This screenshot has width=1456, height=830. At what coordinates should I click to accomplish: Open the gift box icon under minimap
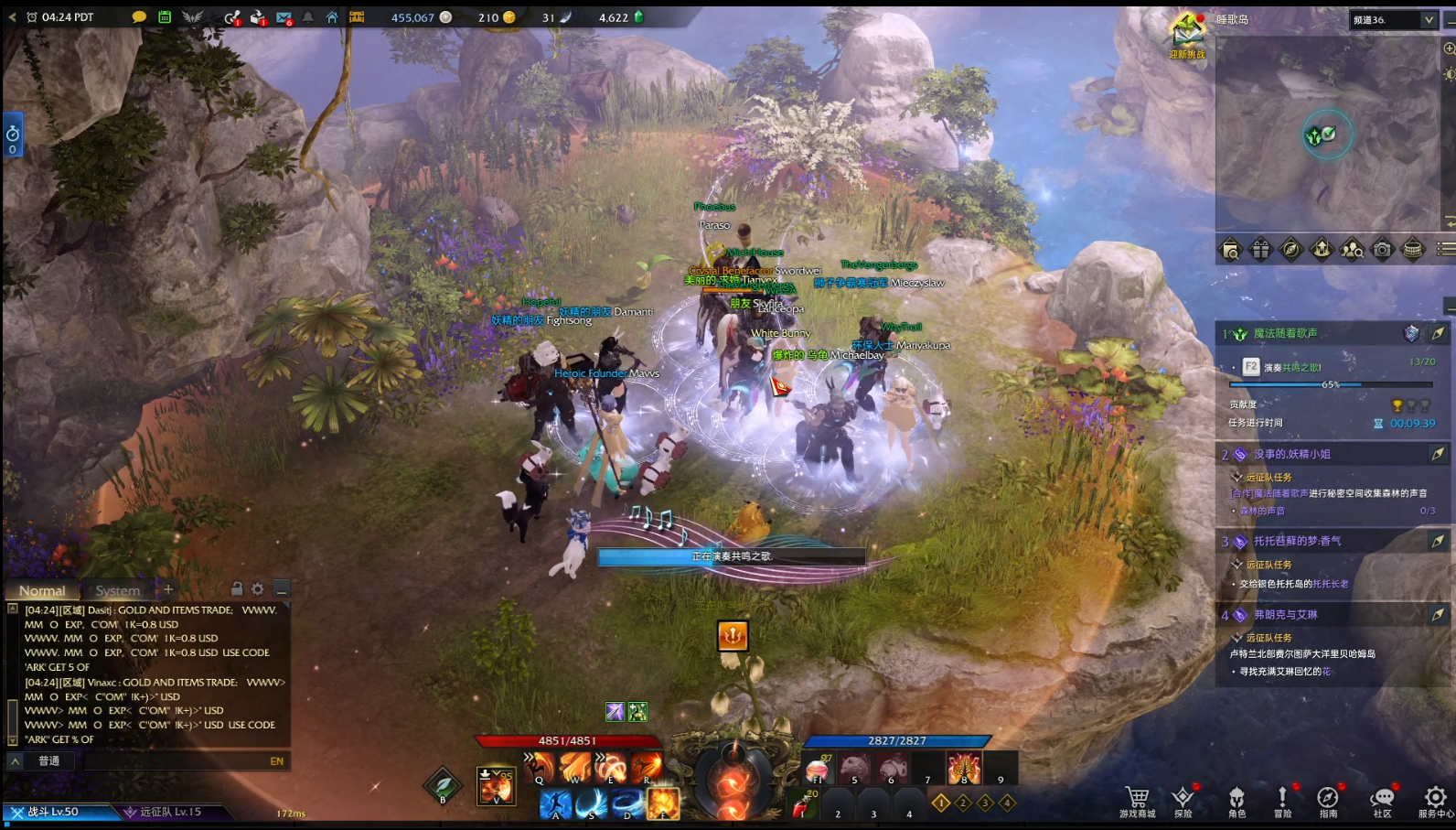click(x=1260, y=249)
